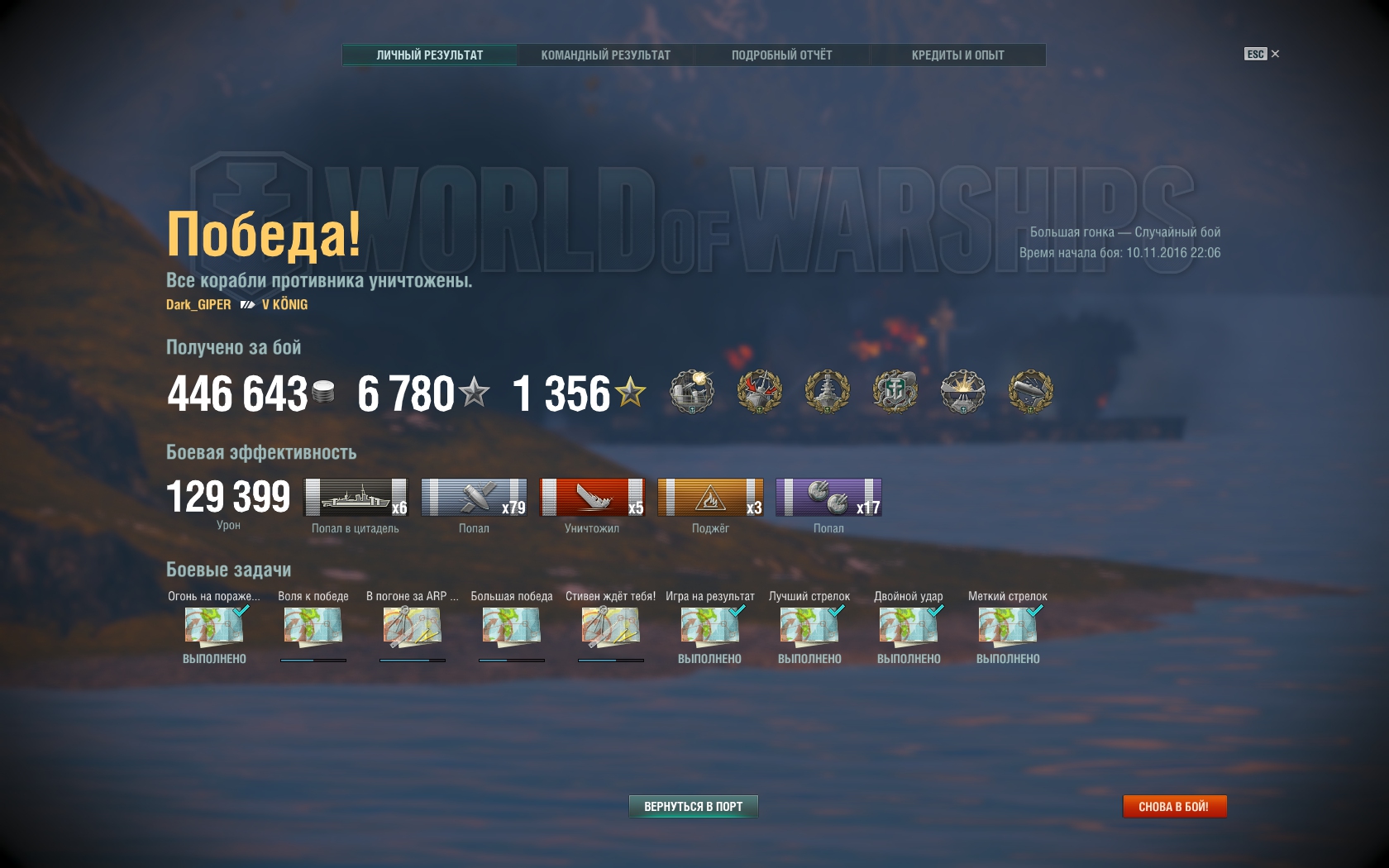The image size is (1389, 868).
Task: Open the Командный результат tab
Action: click(605, 55)
